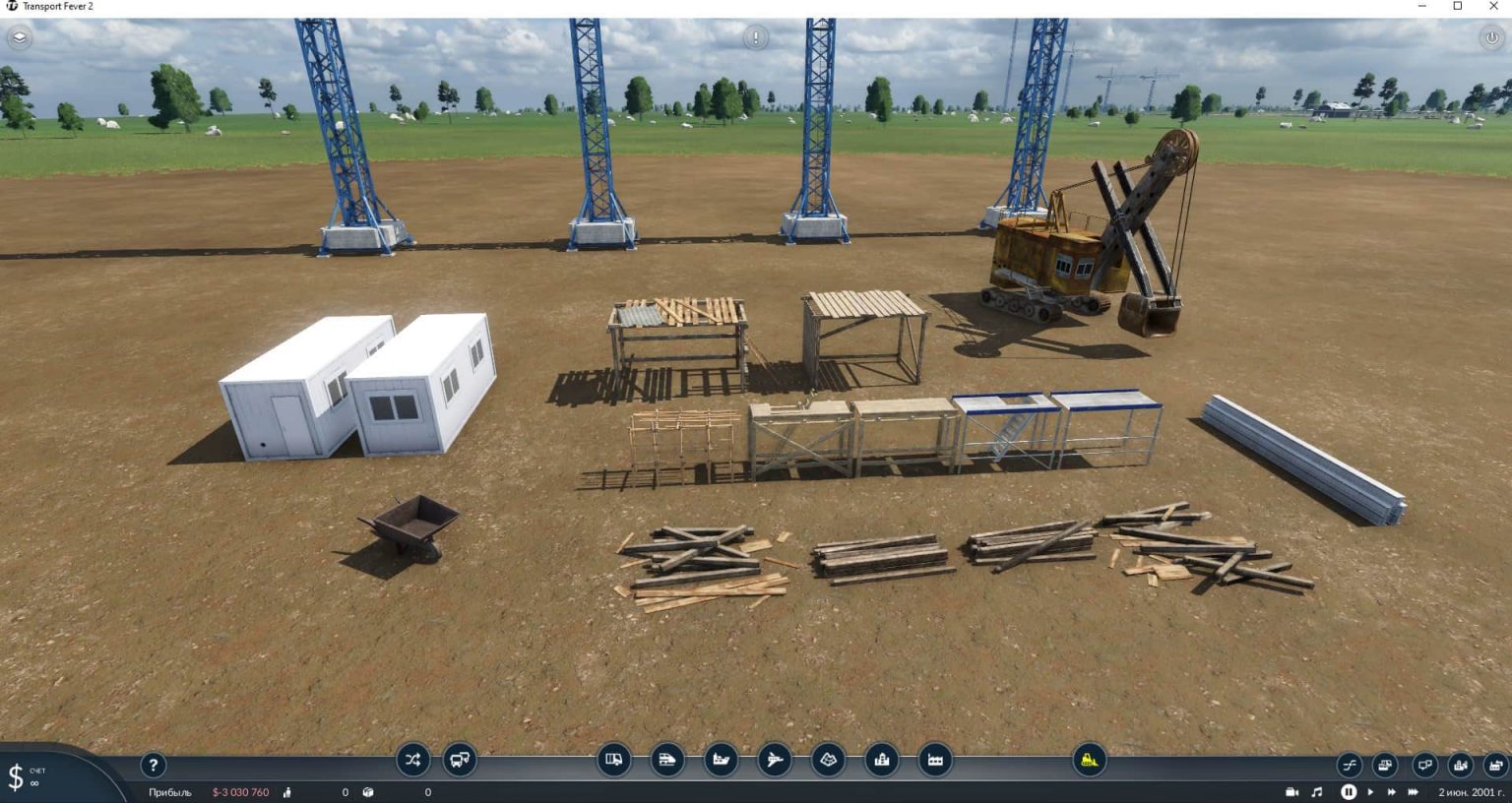Open the water transport construction menu
Screen dimensions: 1512x803
pos(722,760)
